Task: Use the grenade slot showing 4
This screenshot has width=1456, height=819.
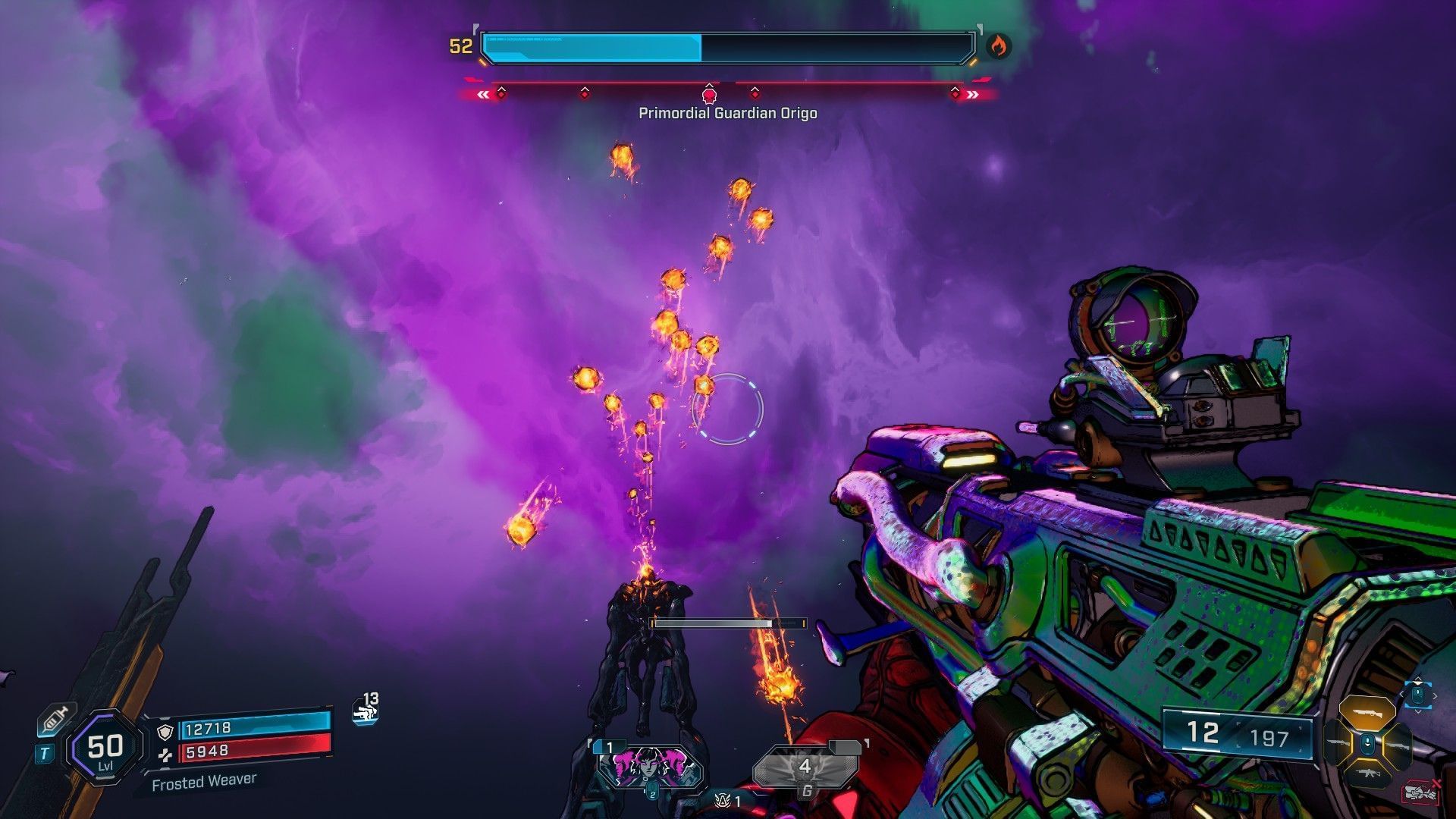Action: pos(805,769)
